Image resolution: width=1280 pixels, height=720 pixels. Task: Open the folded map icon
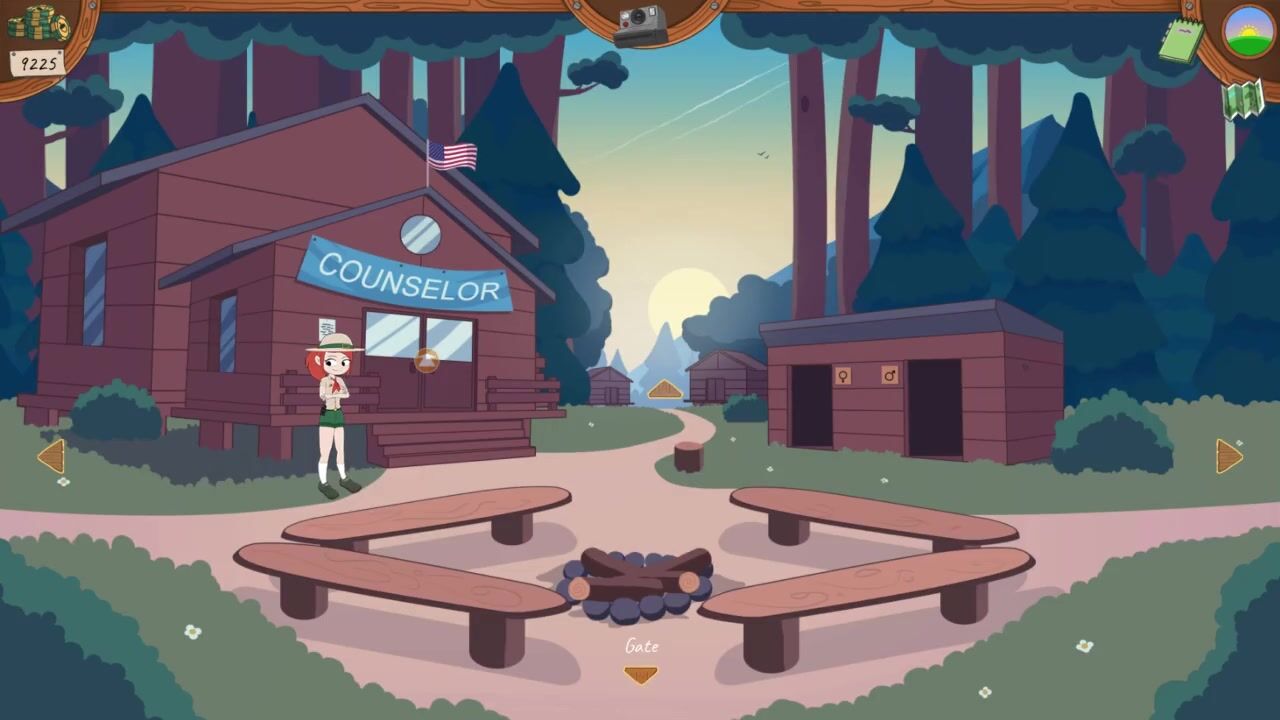point(1242,99)
